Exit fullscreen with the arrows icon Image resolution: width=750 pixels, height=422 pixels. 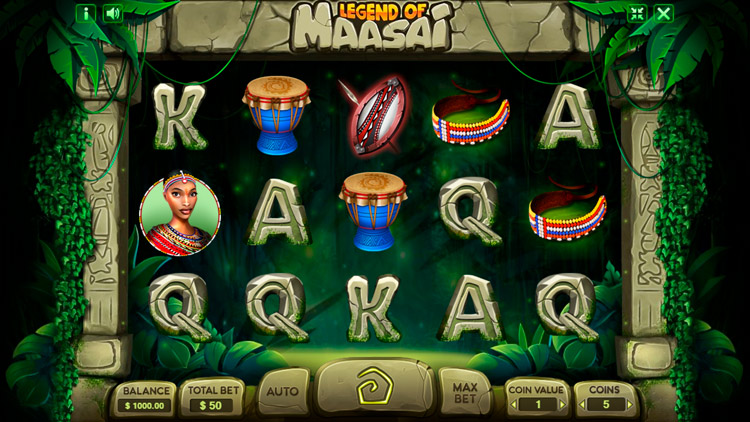636,13
